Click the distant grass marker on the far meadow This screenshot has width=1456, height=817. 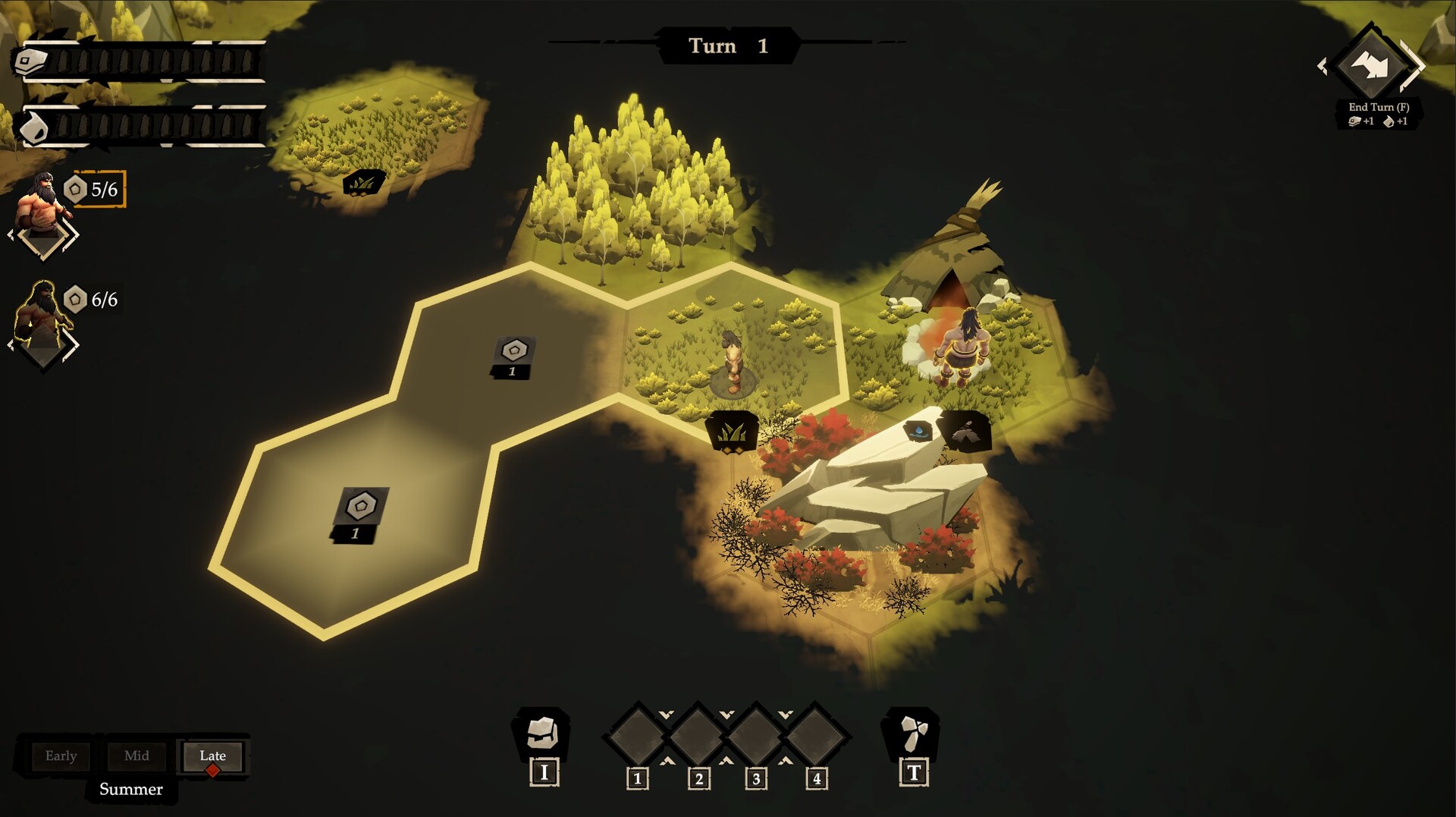coord(362,183)
